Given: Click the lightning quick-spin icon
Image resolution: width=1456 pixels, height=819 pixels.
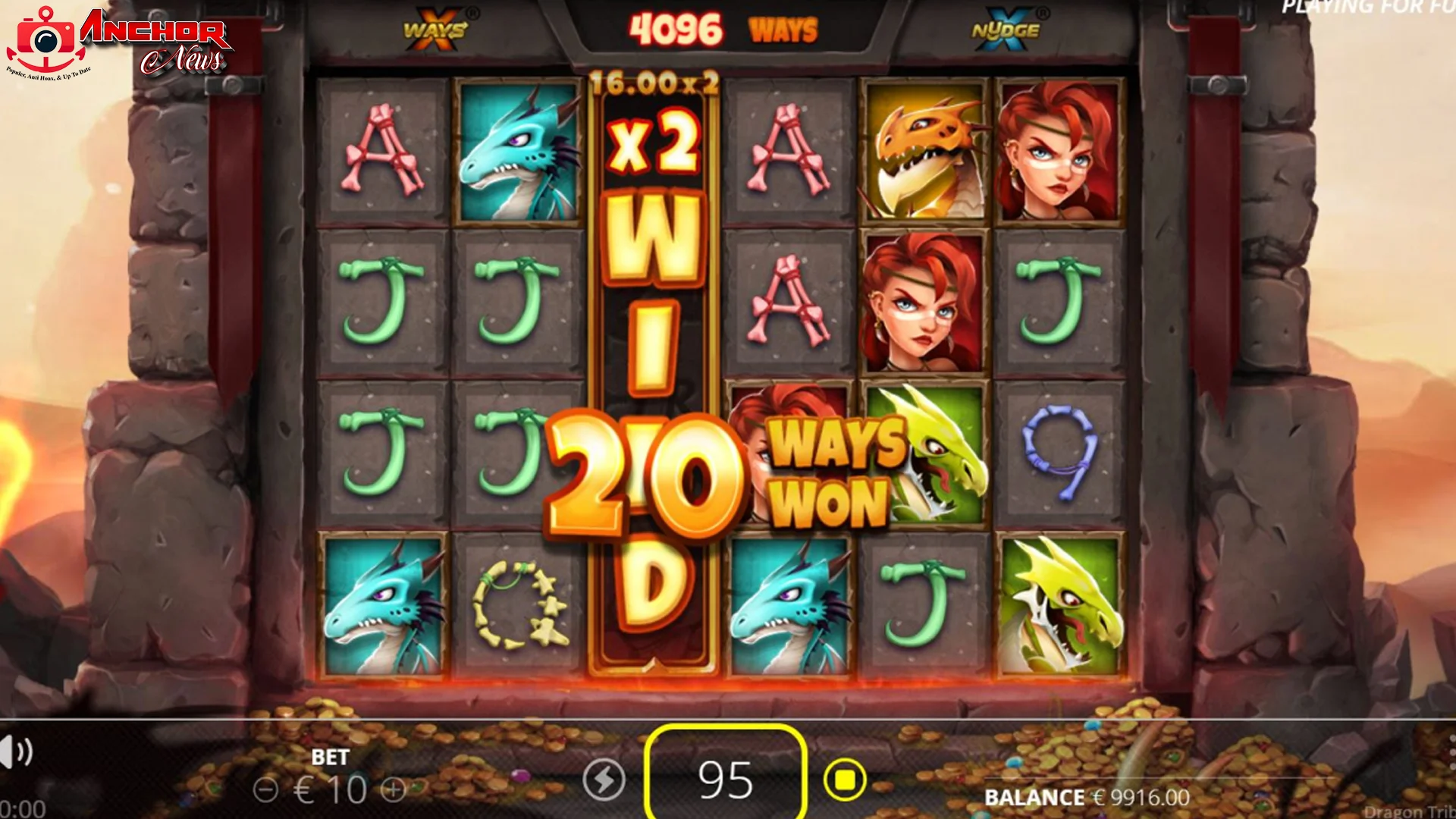Looking at the screenshot, I should (604, 780).
